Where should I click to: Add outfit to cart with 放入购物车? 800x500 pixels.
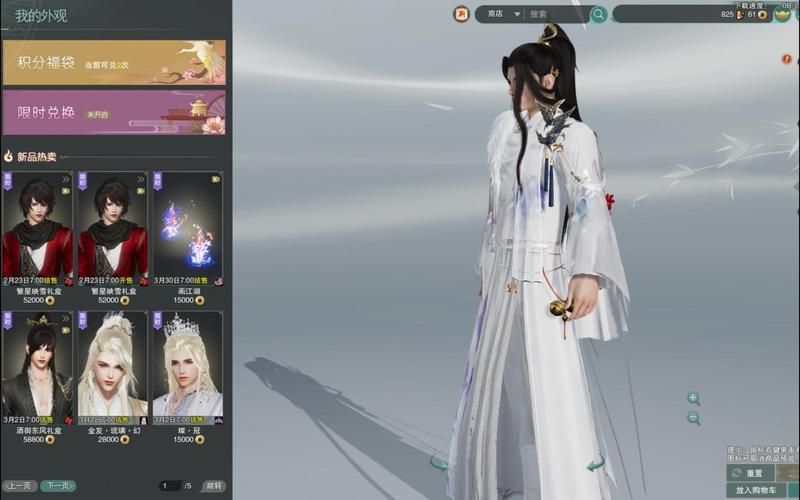click(756, 491)
